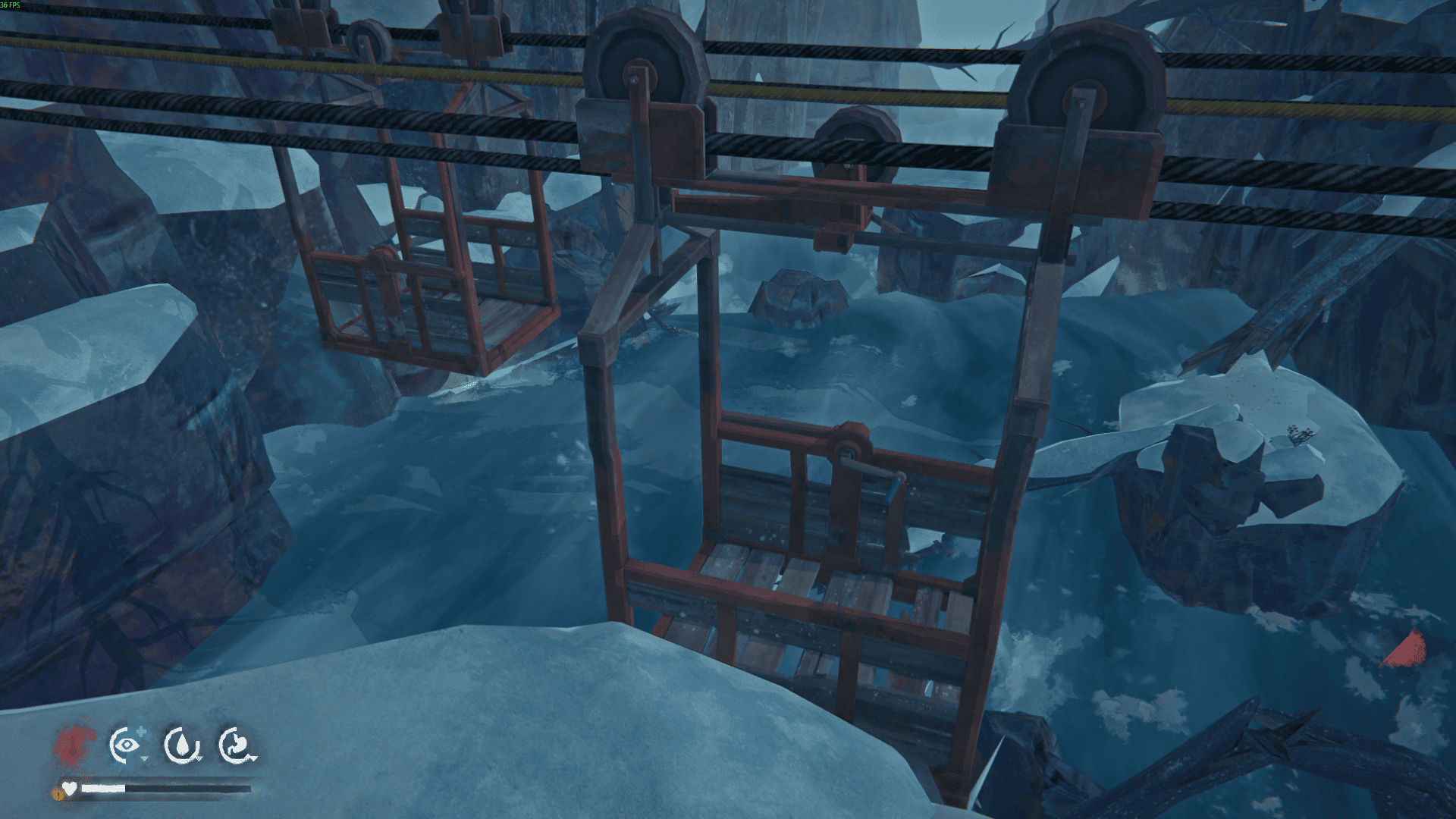Select the stomach hunger status icon
The height and width of the screenshot is (819, 1456).
tap(236, 745)
